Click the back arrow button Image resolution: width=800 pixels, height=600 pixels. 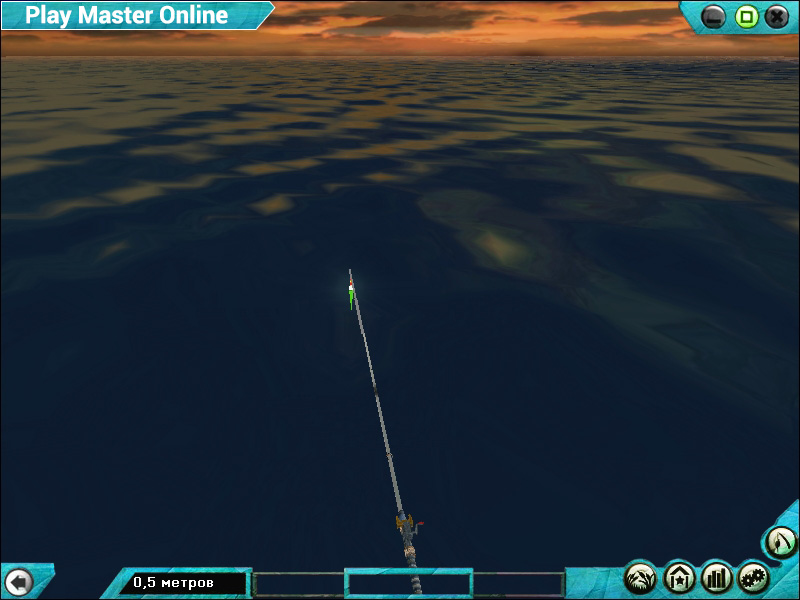pos(18,581)
